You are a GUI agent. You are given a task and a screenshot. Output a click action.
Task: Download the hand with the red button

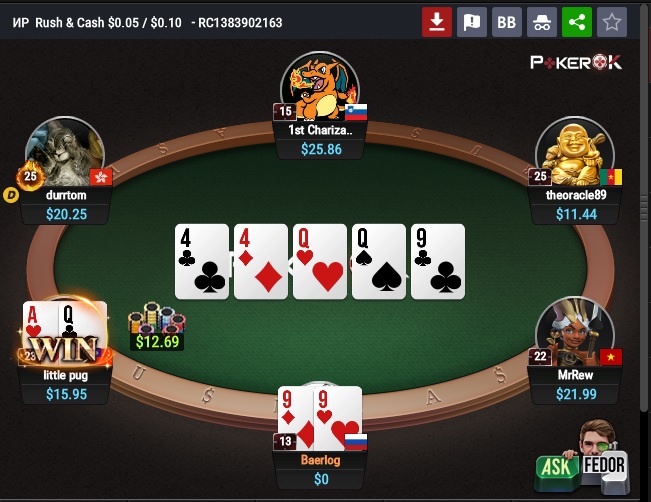pyautogui.click(x=437, y=21)
